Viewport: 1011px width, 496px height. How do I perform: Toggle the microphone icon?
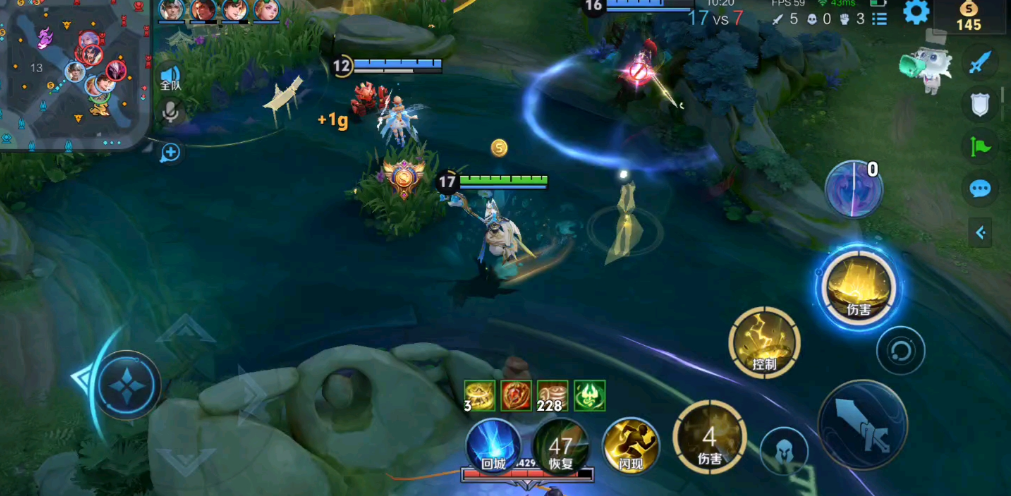(171, 112)
